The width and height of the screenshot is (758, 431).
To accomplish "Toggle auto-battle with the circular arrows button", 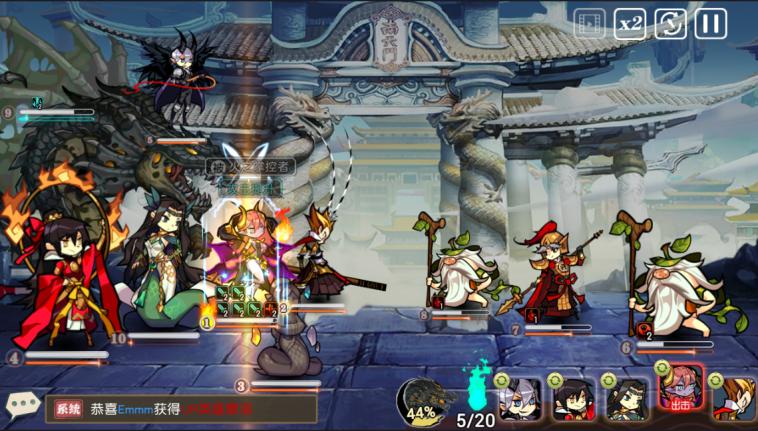I will point(670,22).
